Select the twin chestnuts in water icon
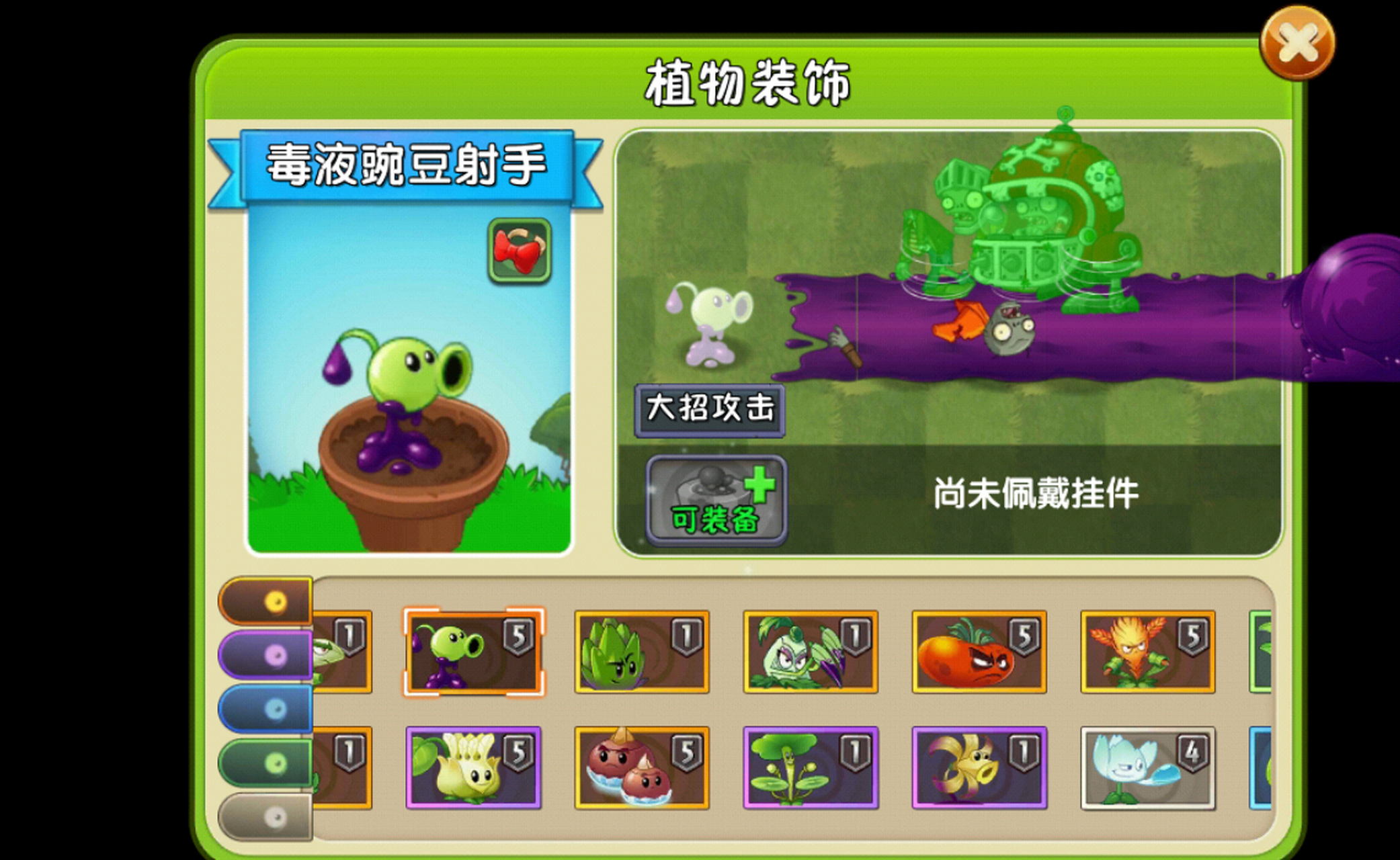The width and height of the screenshot is (1400, 860). coord(642,768)
